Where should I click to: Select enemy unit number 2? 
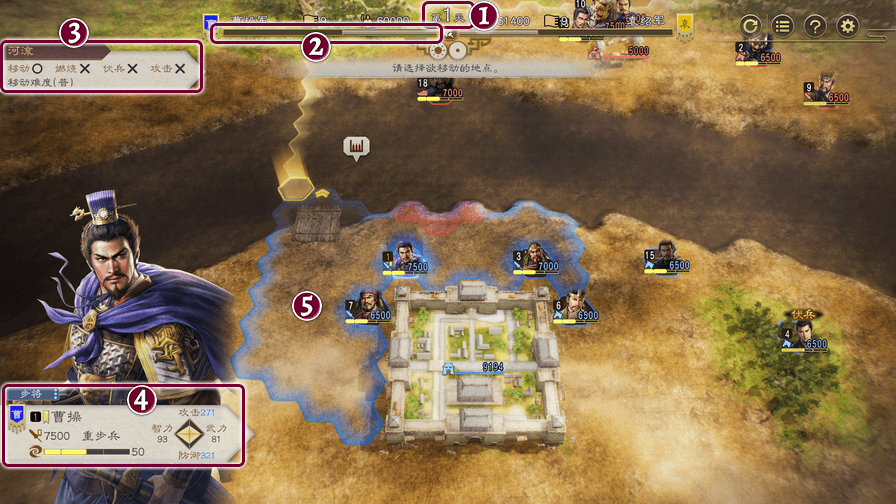756,49
